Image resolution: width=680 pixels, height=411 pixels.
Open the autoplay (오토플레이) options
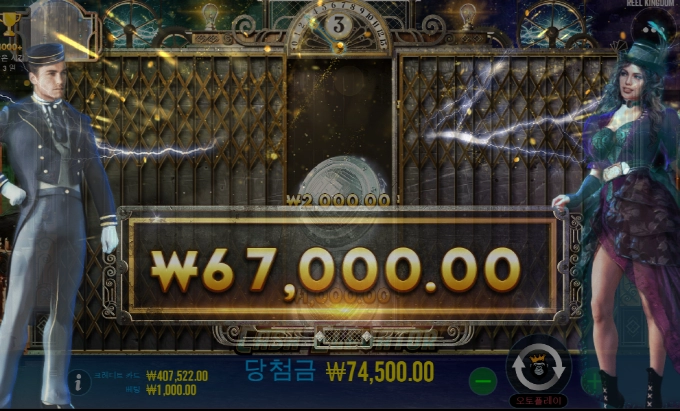(x=539, y=400)
